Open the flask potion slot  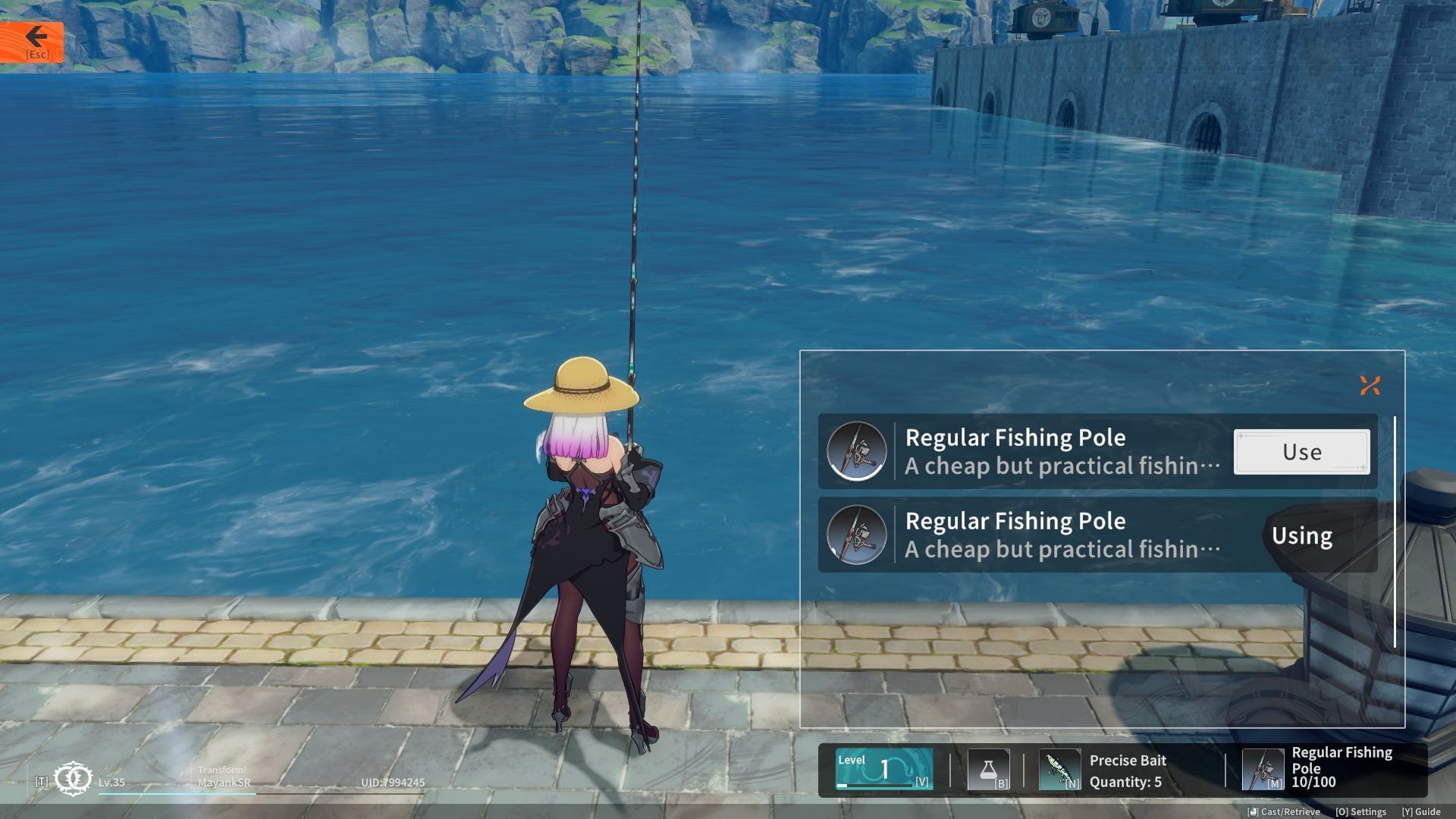988,770
